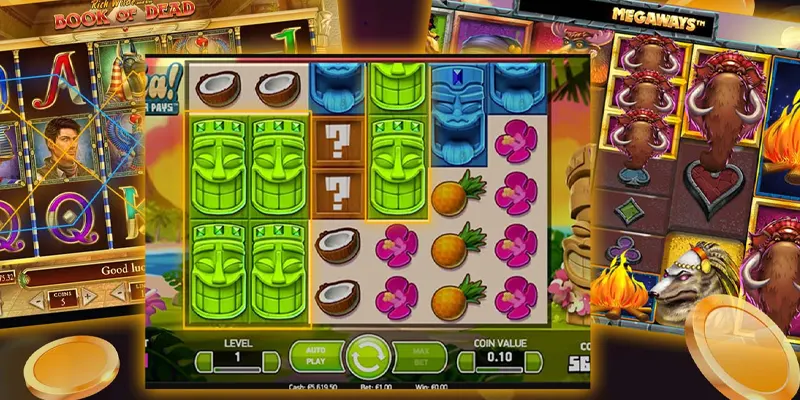Activate the Auto Play button
The height and width of the screenshot is (400, 800).
313,357
